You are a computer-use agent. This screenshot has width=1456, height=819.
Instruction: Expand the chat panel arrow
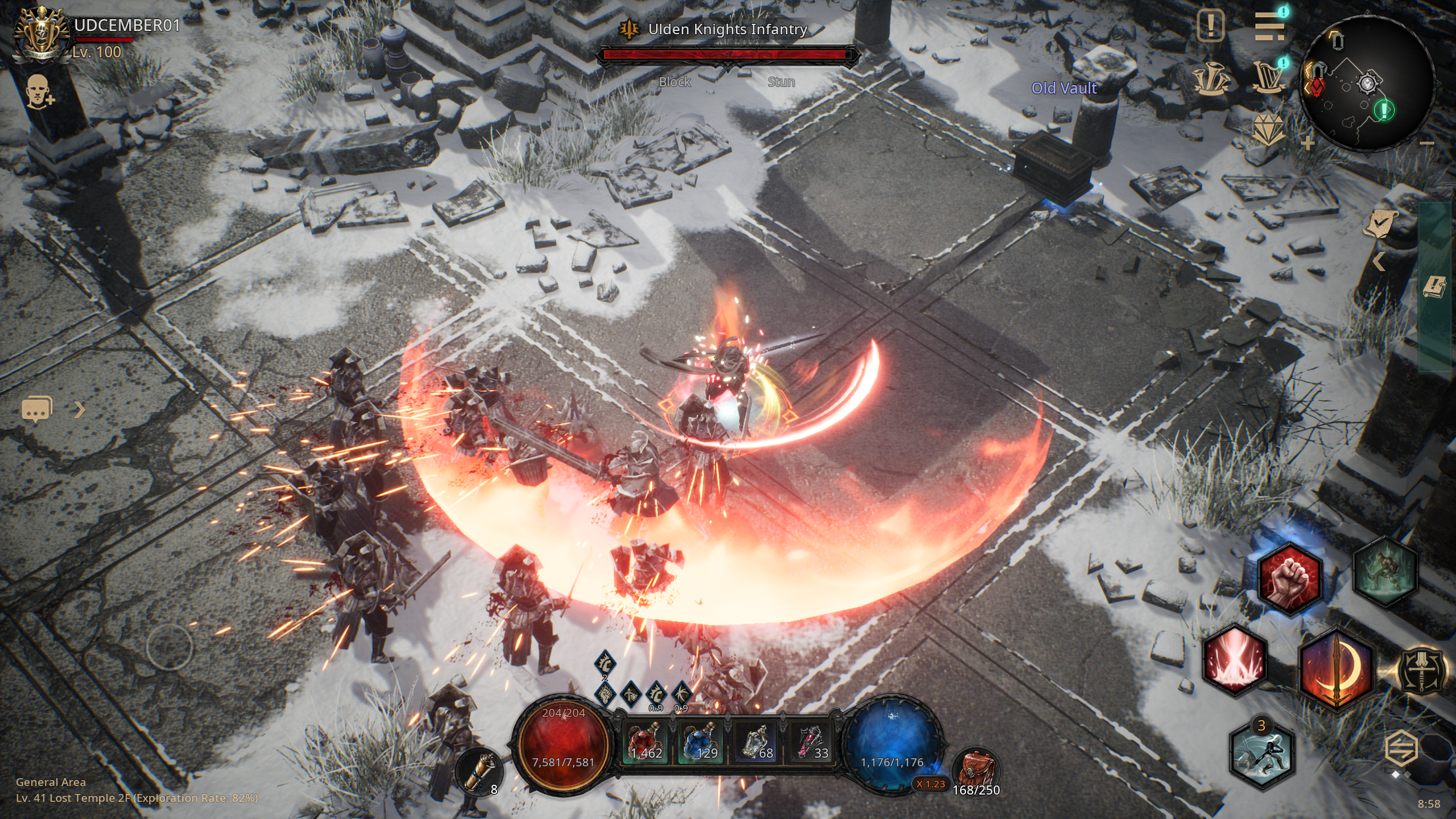point(80,409)
